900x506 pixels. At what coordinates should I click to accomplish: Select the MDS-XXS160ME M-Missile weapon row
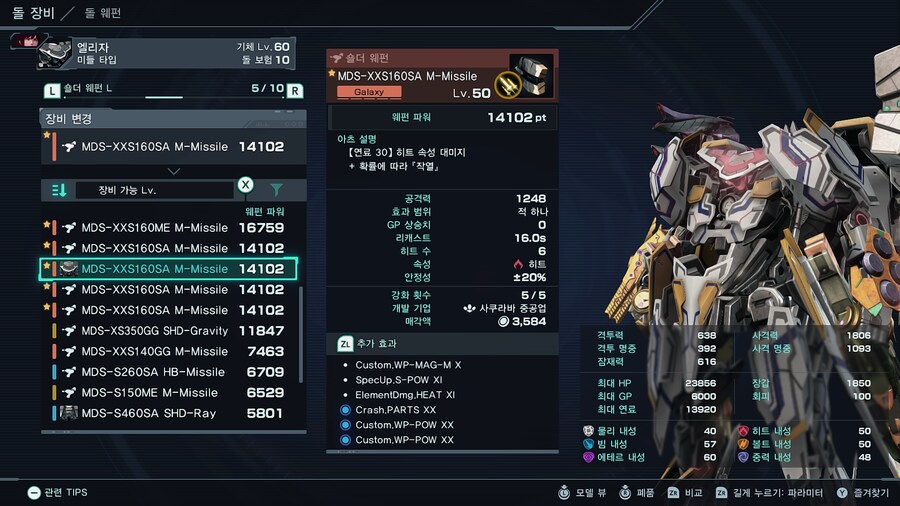pos(170,227)
